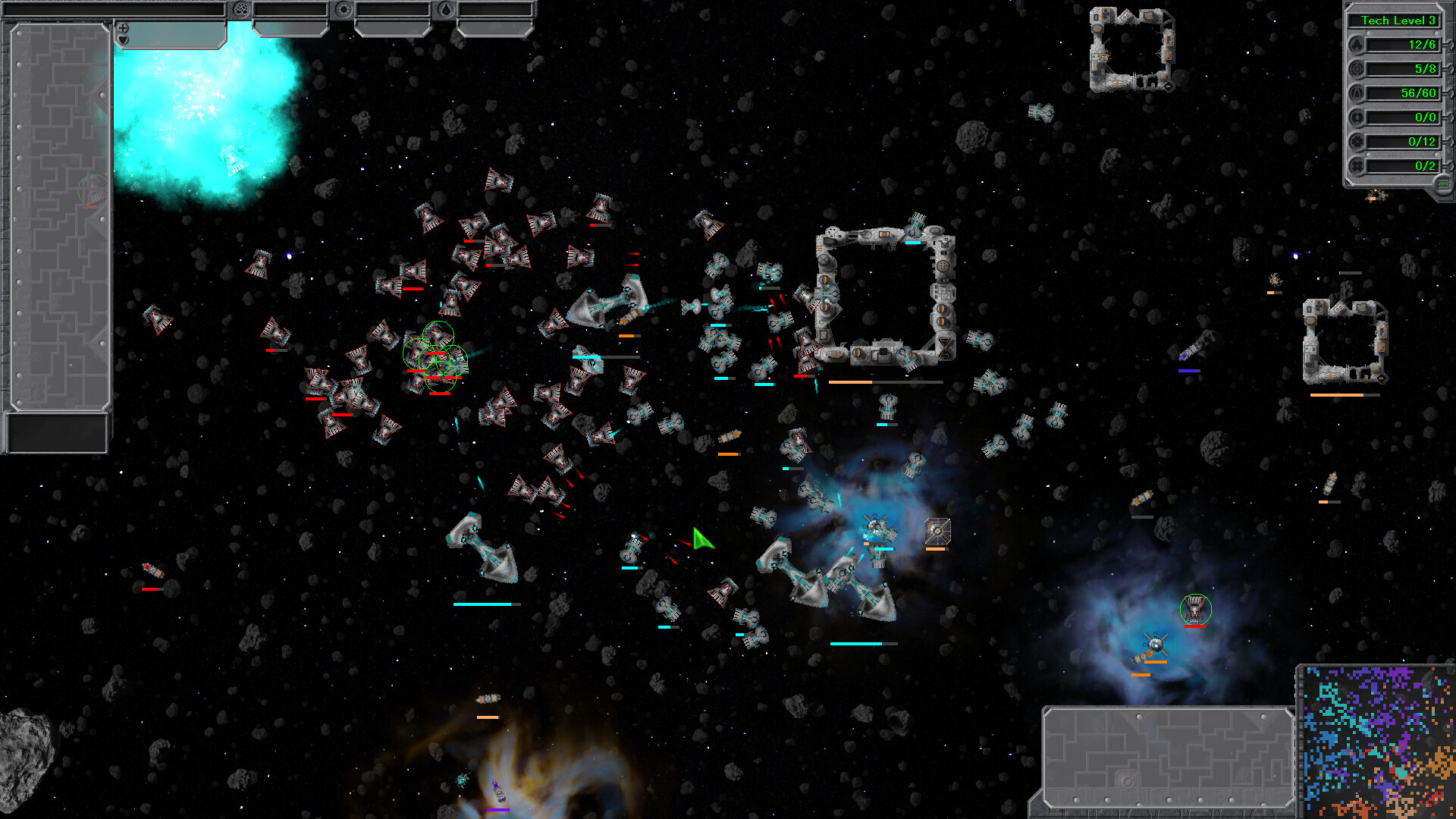Click the Tech Level 3 header display
Screen dimensions: 1456x819
click(1399, 20)
